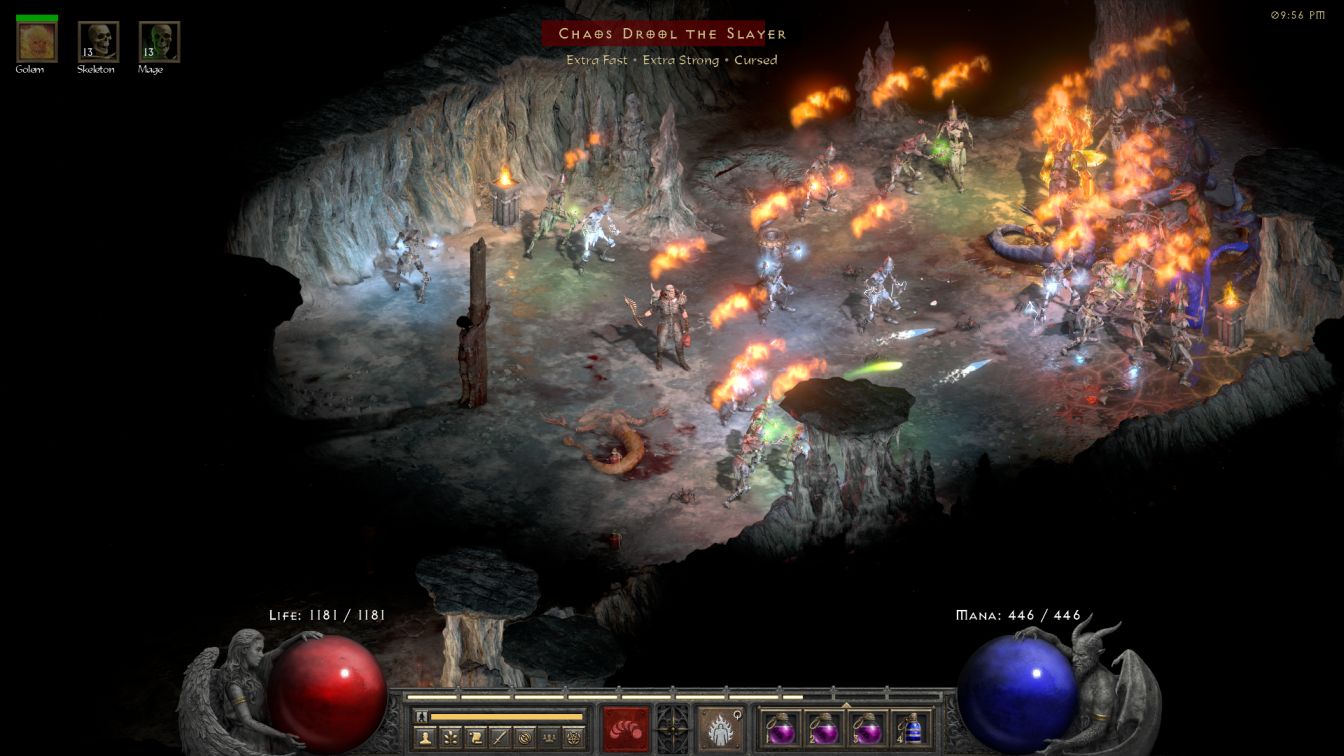This screenshot has height=756, width=1344.
Task: Open the skill tree leaf button
Action: [x=450, y=737]
